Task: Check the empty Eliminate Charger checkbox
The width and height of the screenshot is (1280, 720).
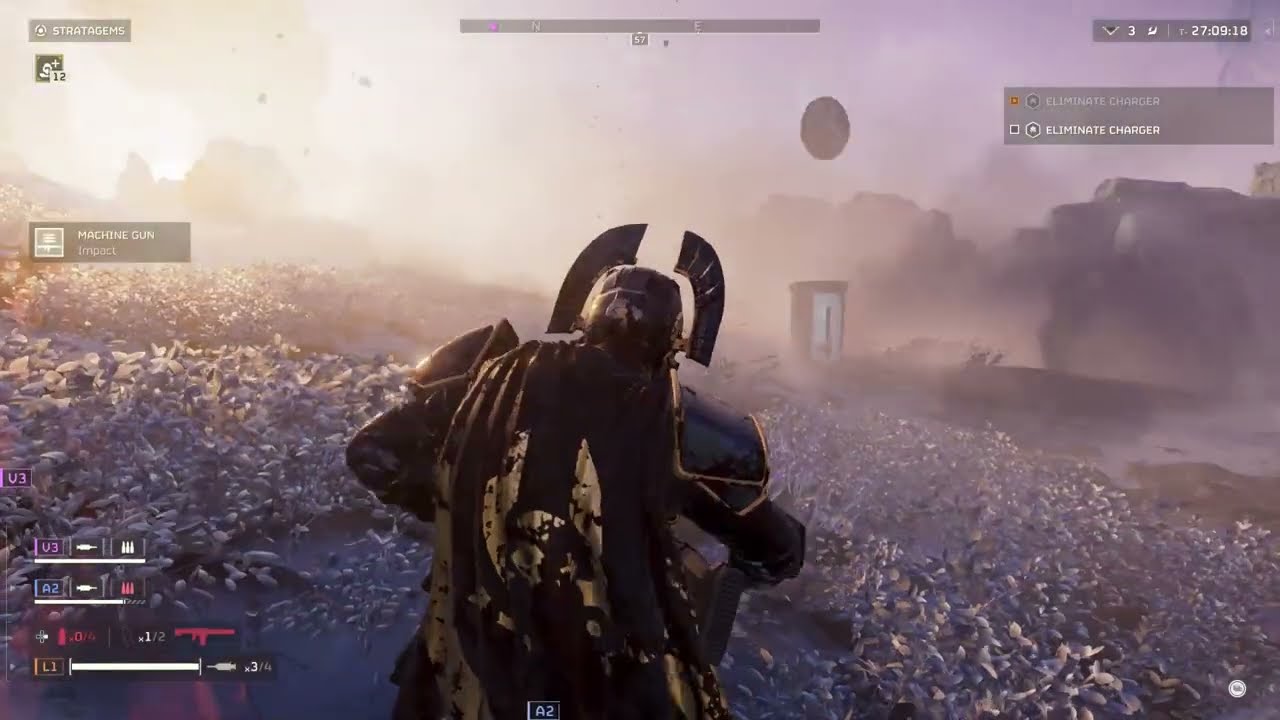Action: [1014, 129]
